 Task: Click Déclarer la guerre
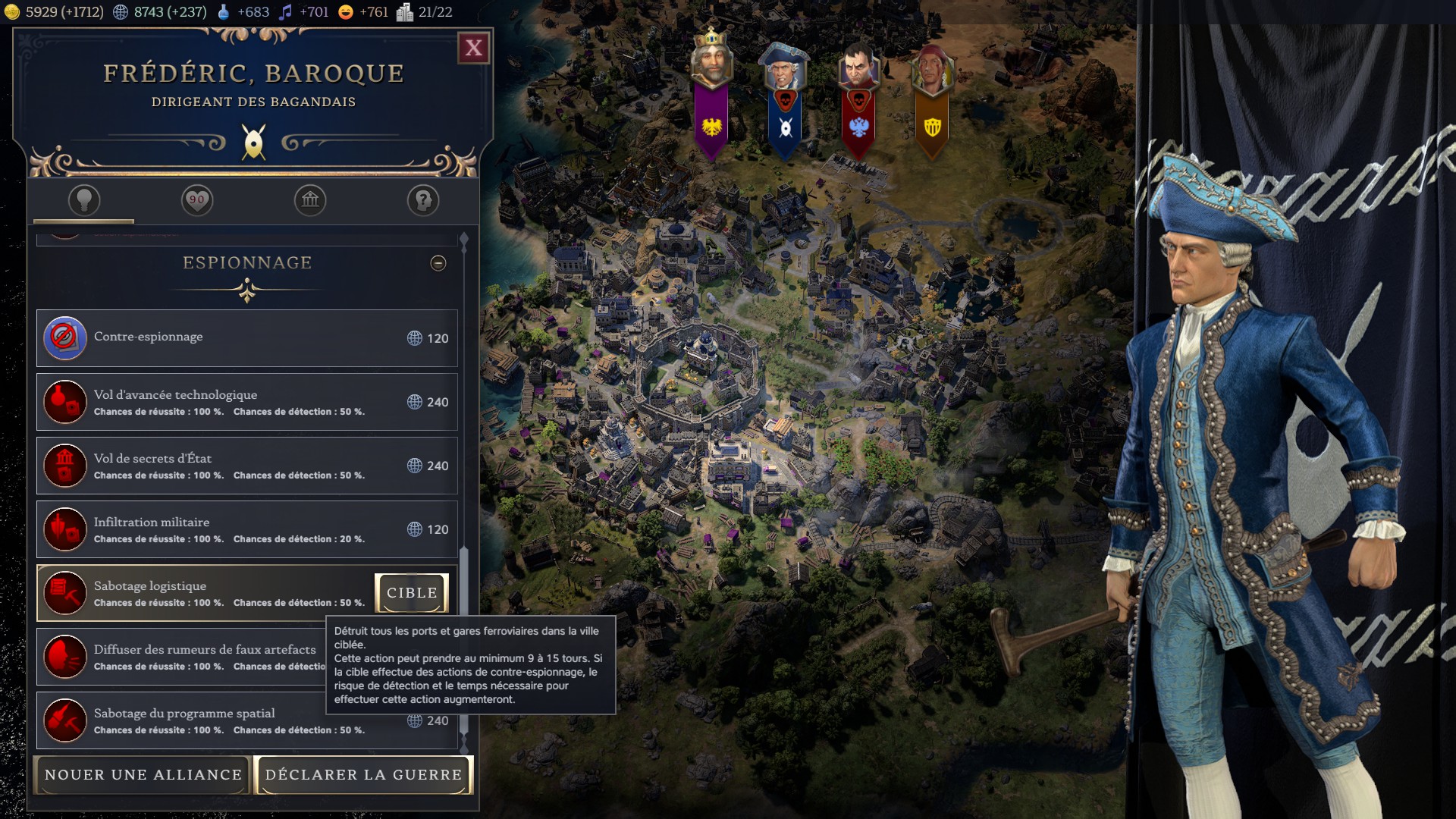364,775
